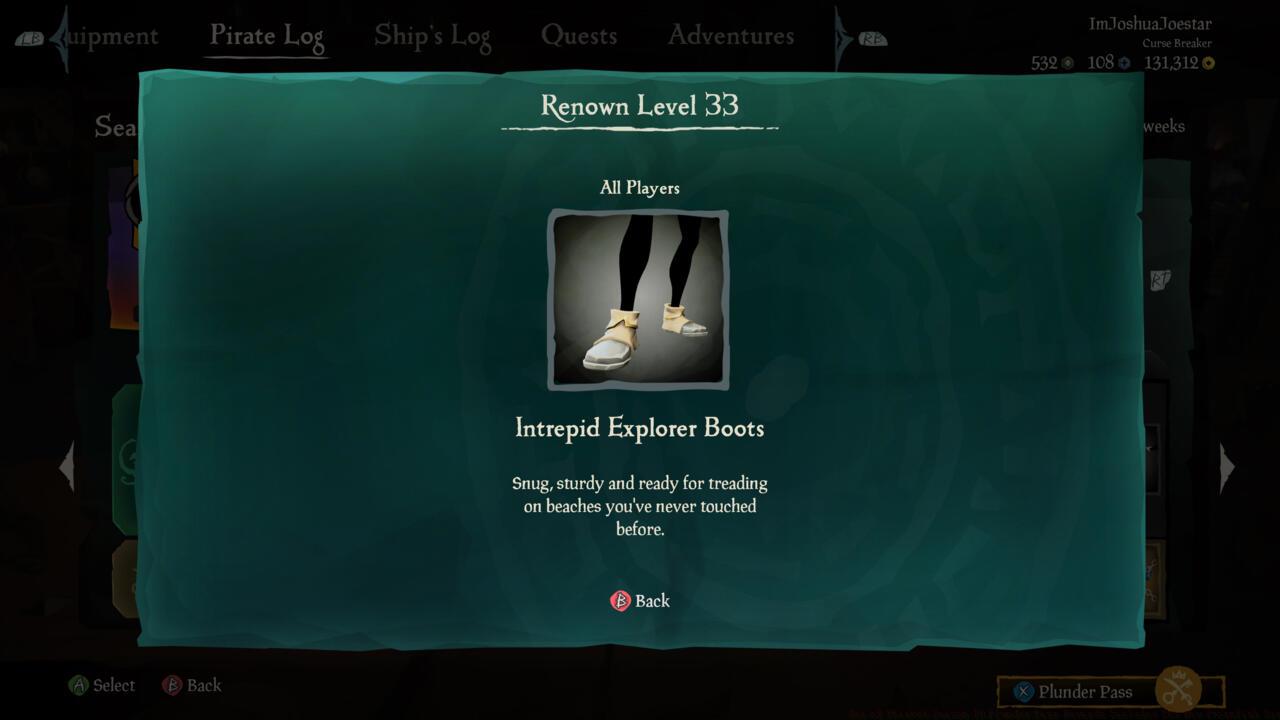The image size is (1280, 720).
Task: Select the Pirate Log tab
Action: (x=266, y=35)
